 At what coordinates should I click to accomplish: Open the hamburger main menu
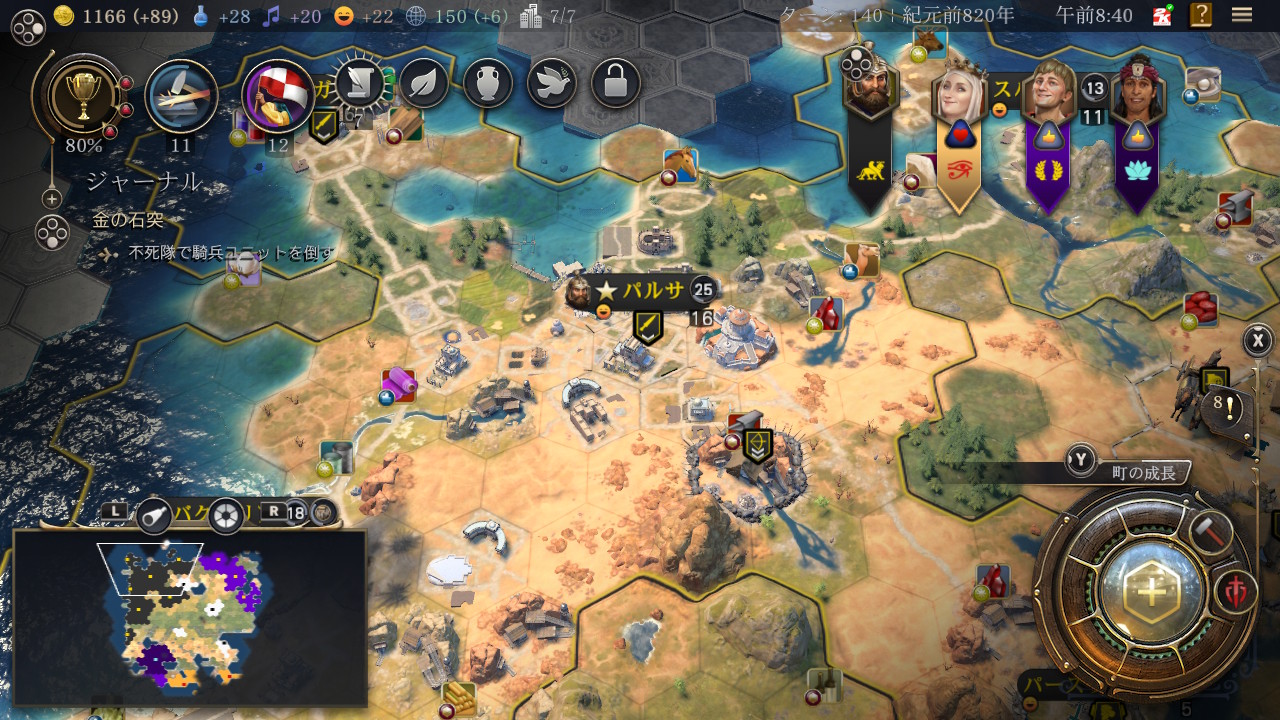click(1242, 15)
